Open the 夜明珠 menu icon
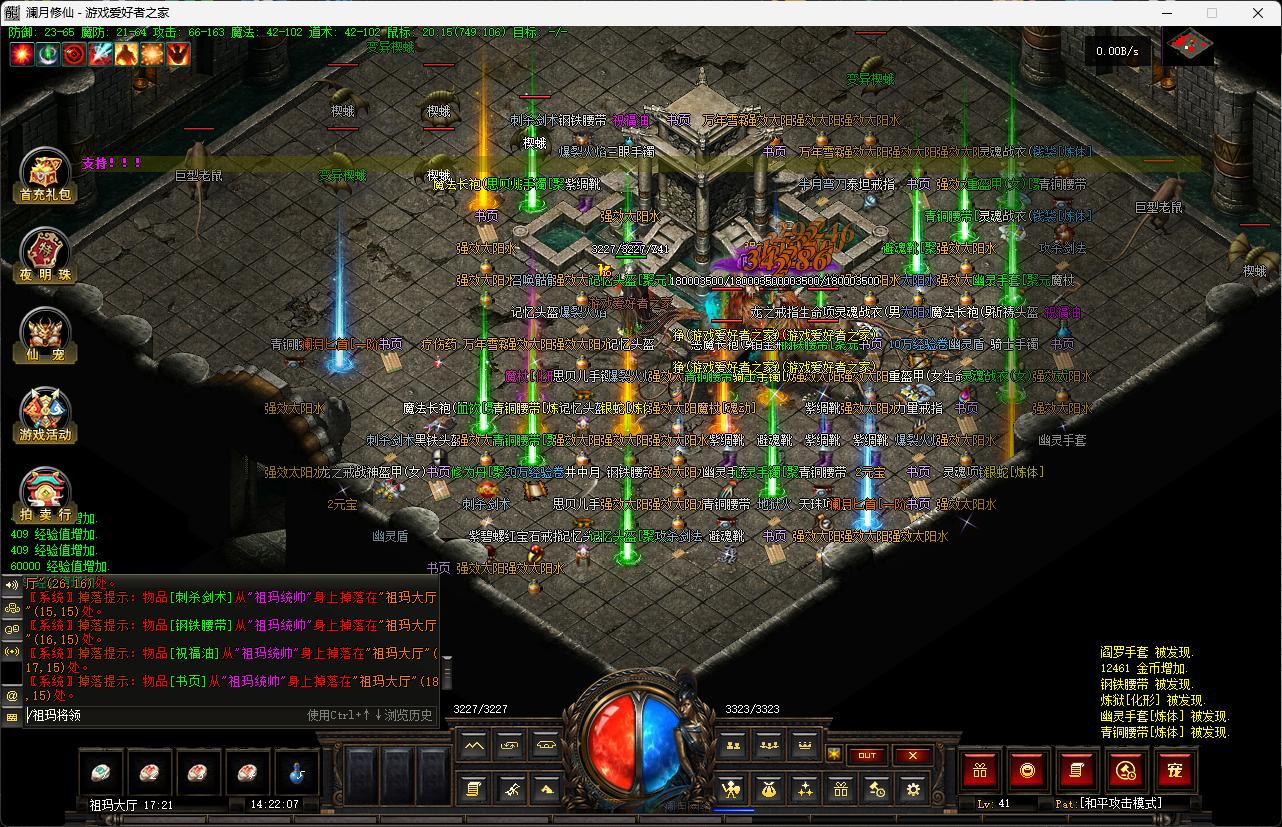Image resolution: width=1282 pixels, height=827 pixels. click(45, 256)
